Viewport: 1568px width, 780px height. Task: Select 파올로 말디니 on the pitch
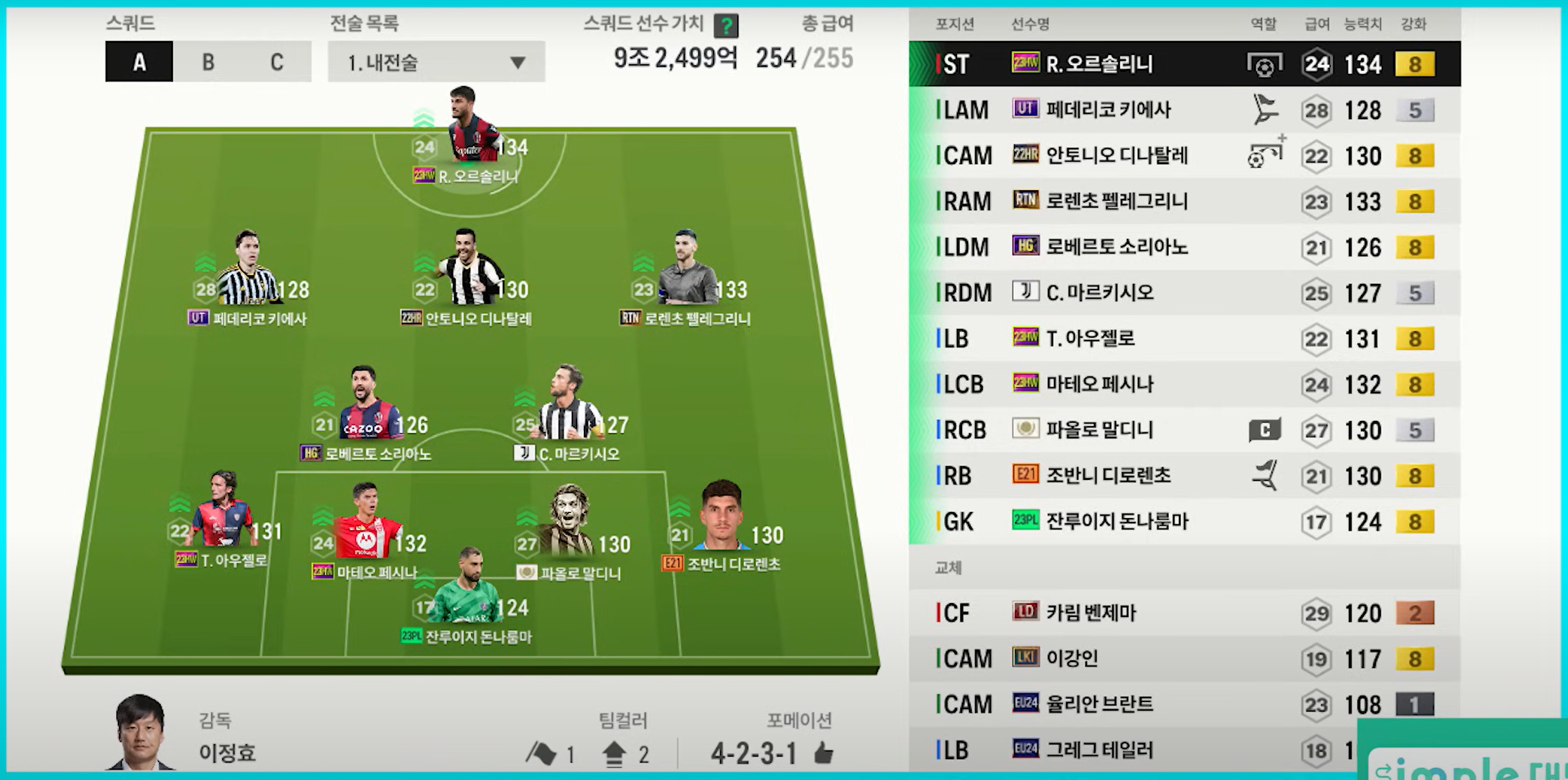pyautogui.click(x=569, y=523)
